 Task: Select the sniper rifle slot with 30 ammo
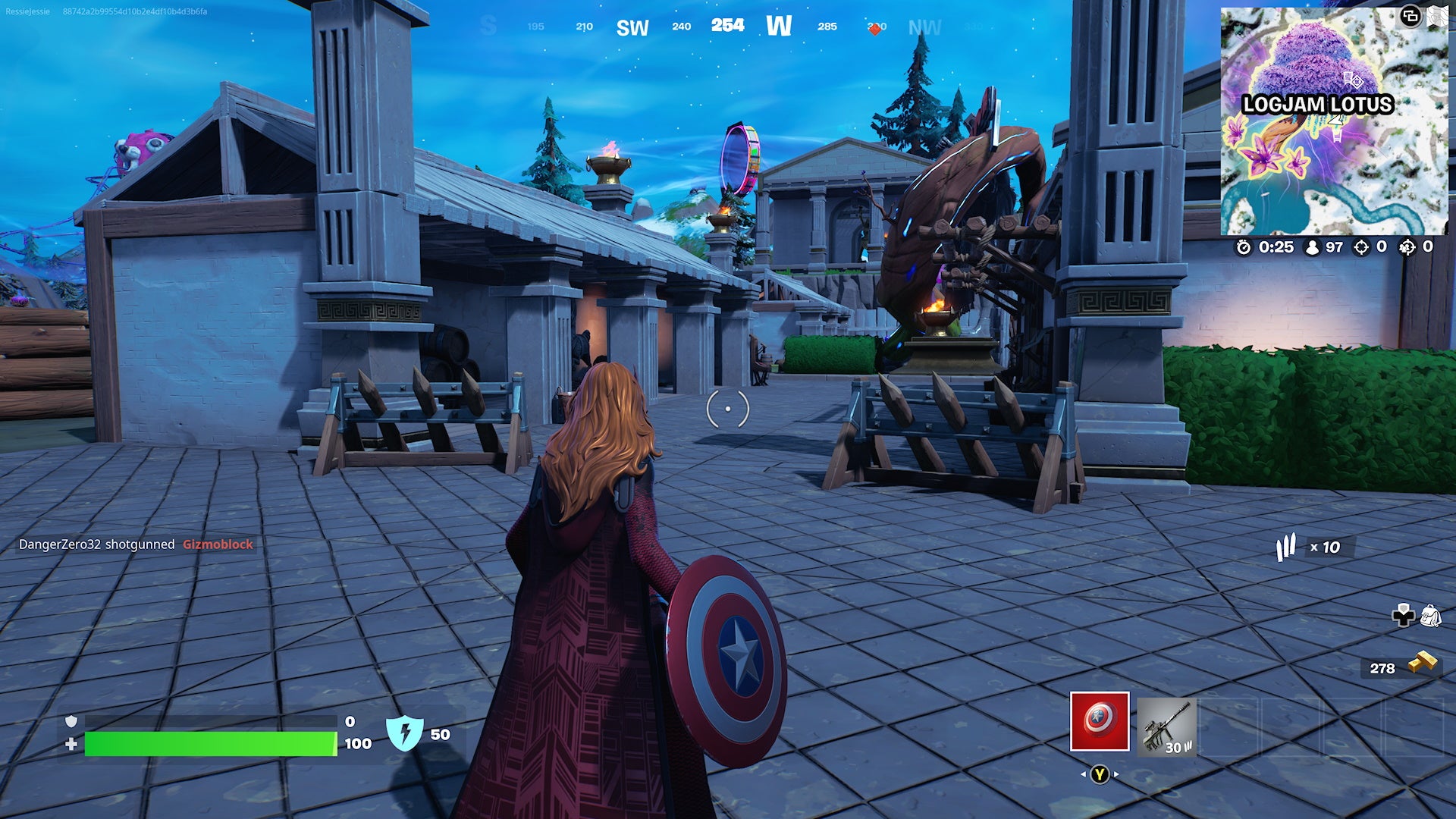[x=1167, y=728]
